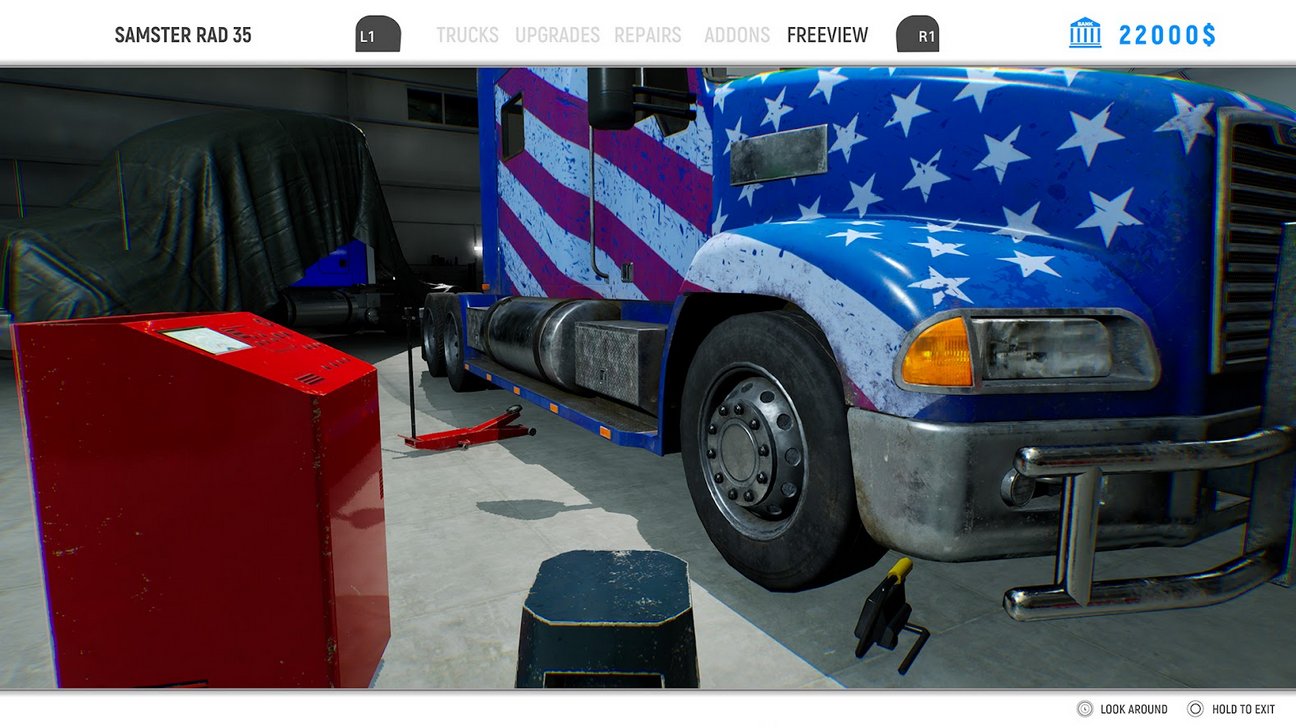The image size is (1296, 728).
Task: Choose the Freeview tab
Action: pos(827,35)
